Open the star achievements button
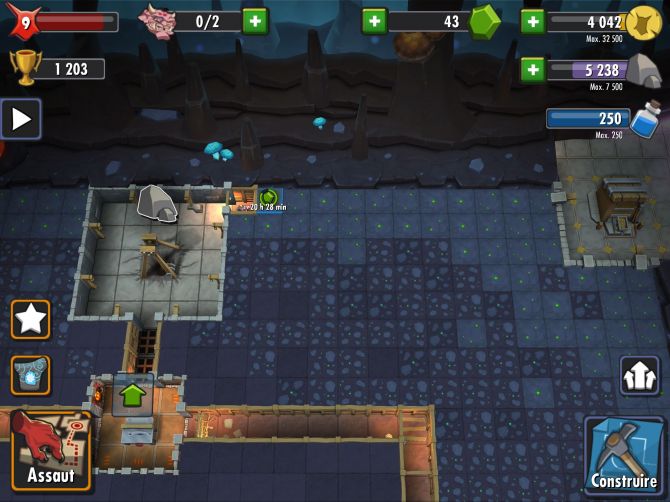The image size is (670, 502). coord(31,320)
